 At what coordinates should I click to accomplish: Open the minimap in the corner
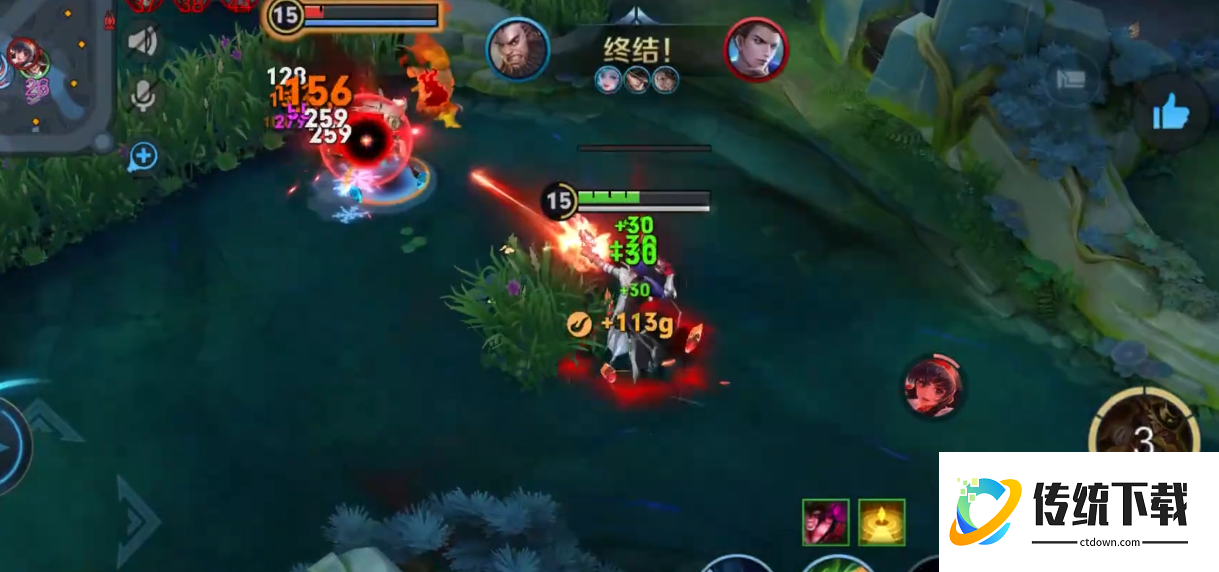(50, 75)
